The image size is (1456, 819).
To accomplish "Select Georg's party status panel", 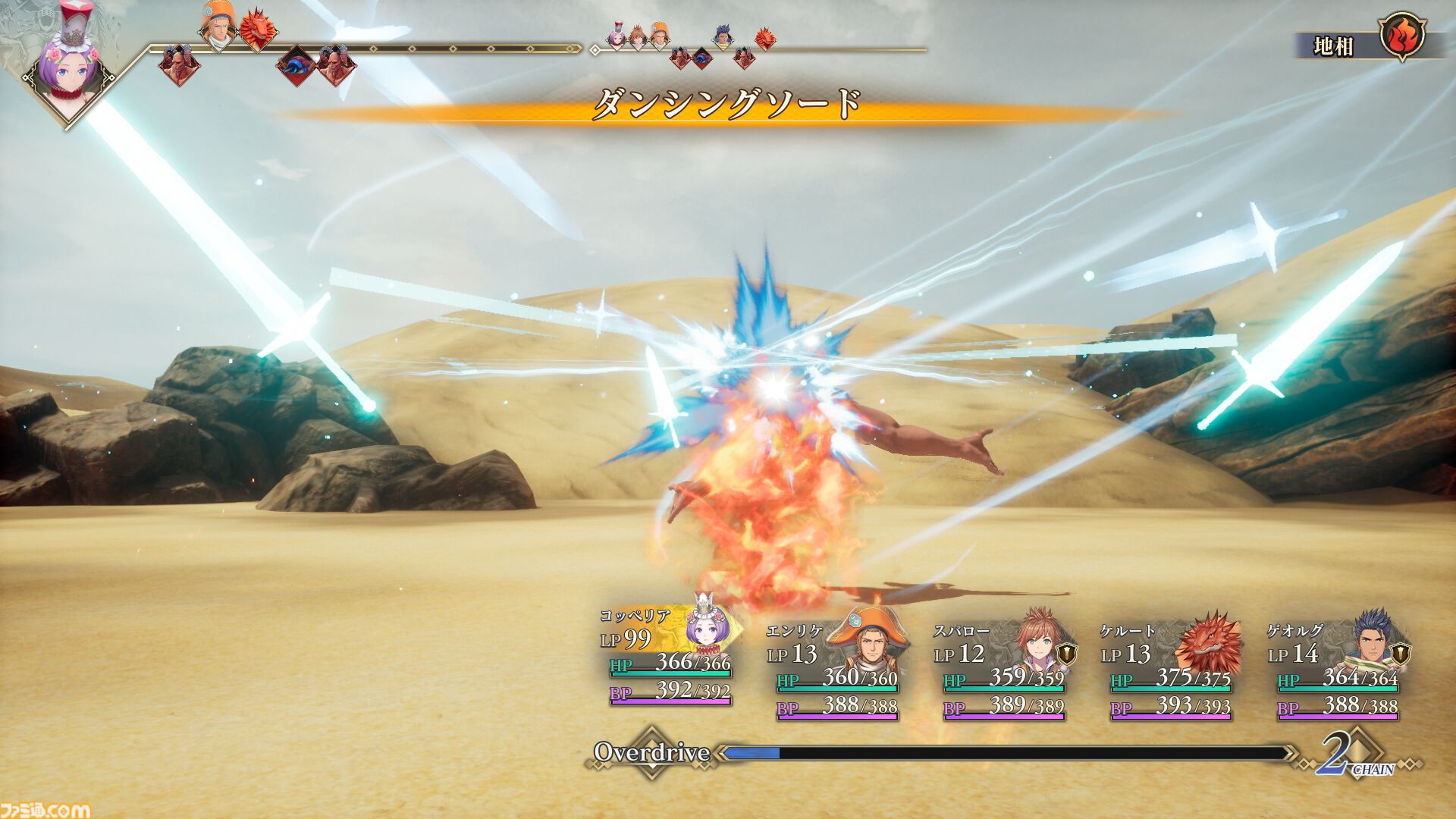I will click(x=1336, y=670).
